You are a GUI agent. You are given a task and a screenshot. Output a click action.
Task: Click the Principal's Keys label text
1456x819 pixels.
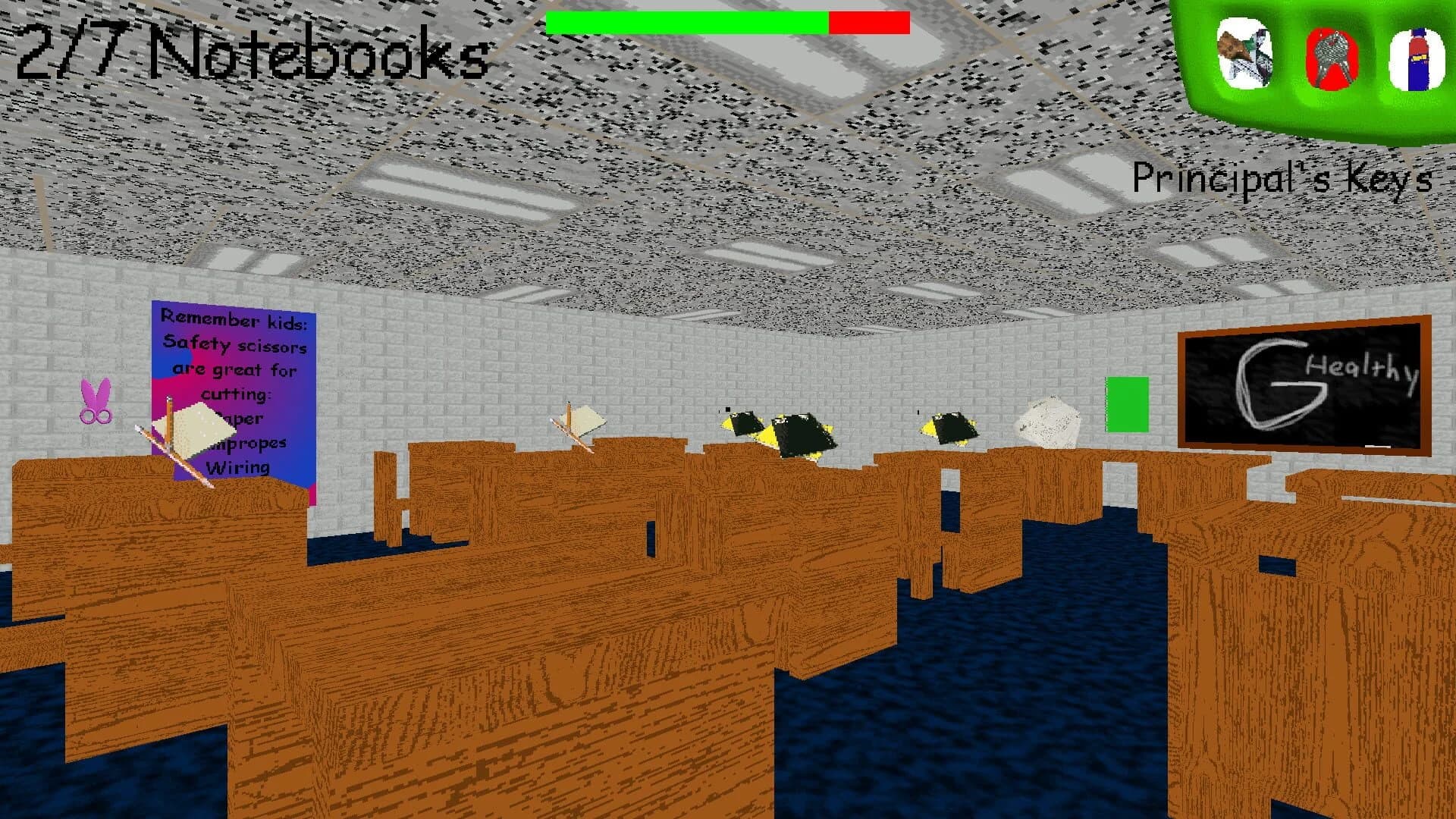pos(1280,178)
